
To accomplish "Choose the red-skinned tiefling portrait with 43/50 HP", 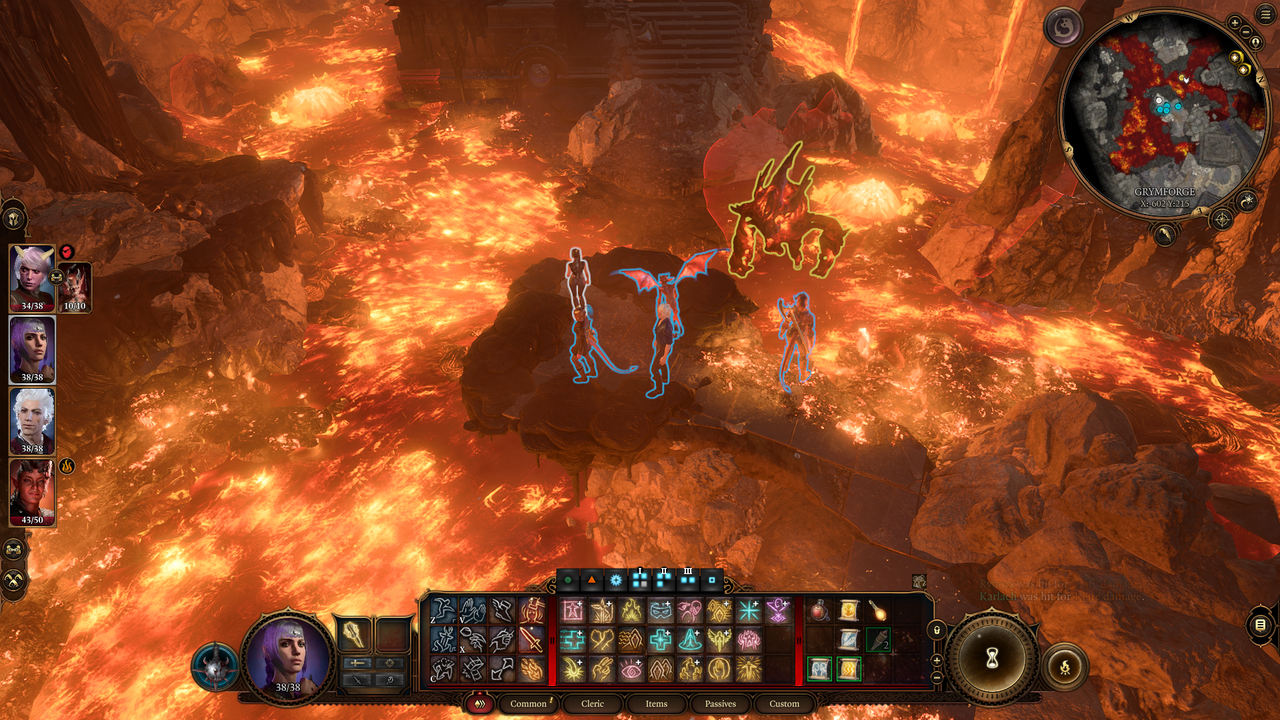I will pos(32,492).
